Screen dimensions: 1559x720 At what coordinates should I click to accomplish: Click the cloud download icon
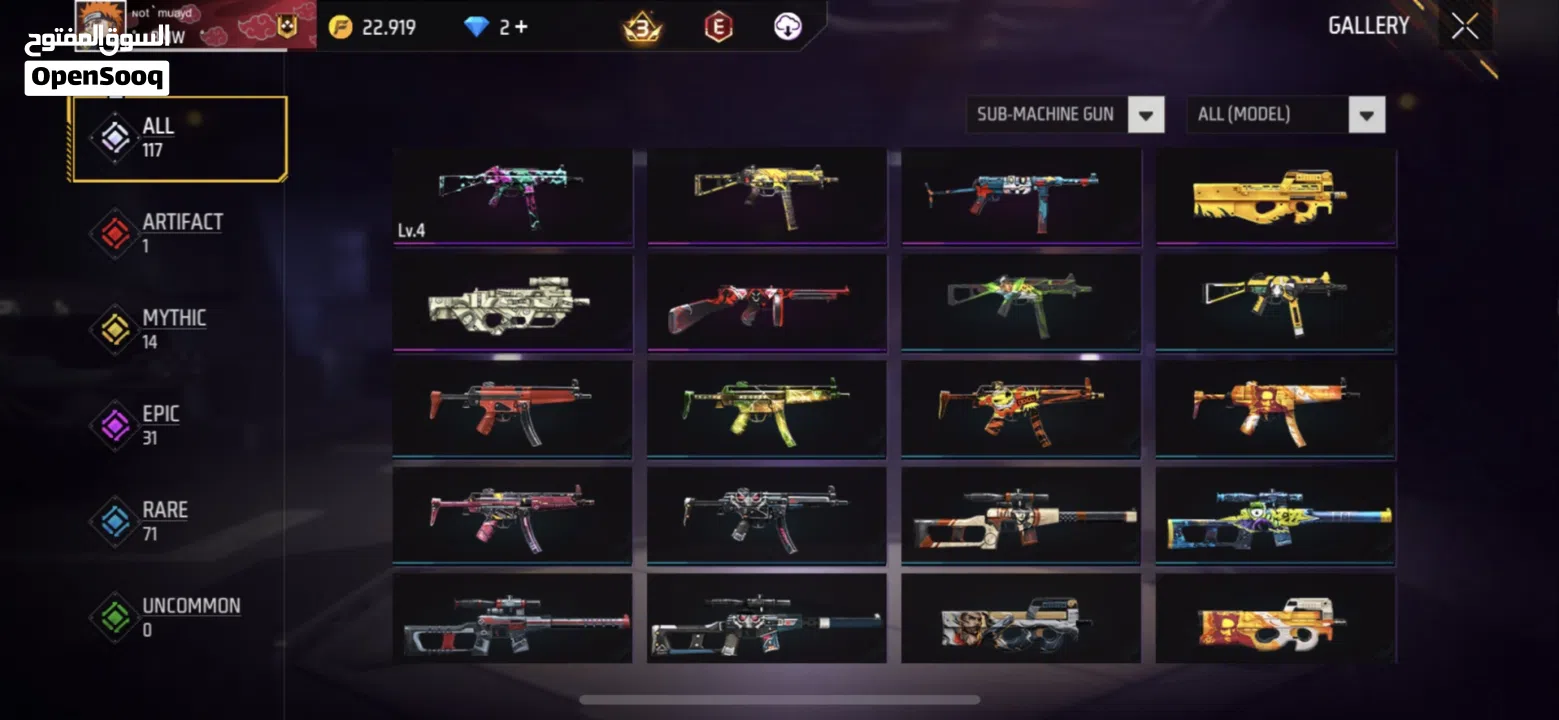click(x=788, y=26)
